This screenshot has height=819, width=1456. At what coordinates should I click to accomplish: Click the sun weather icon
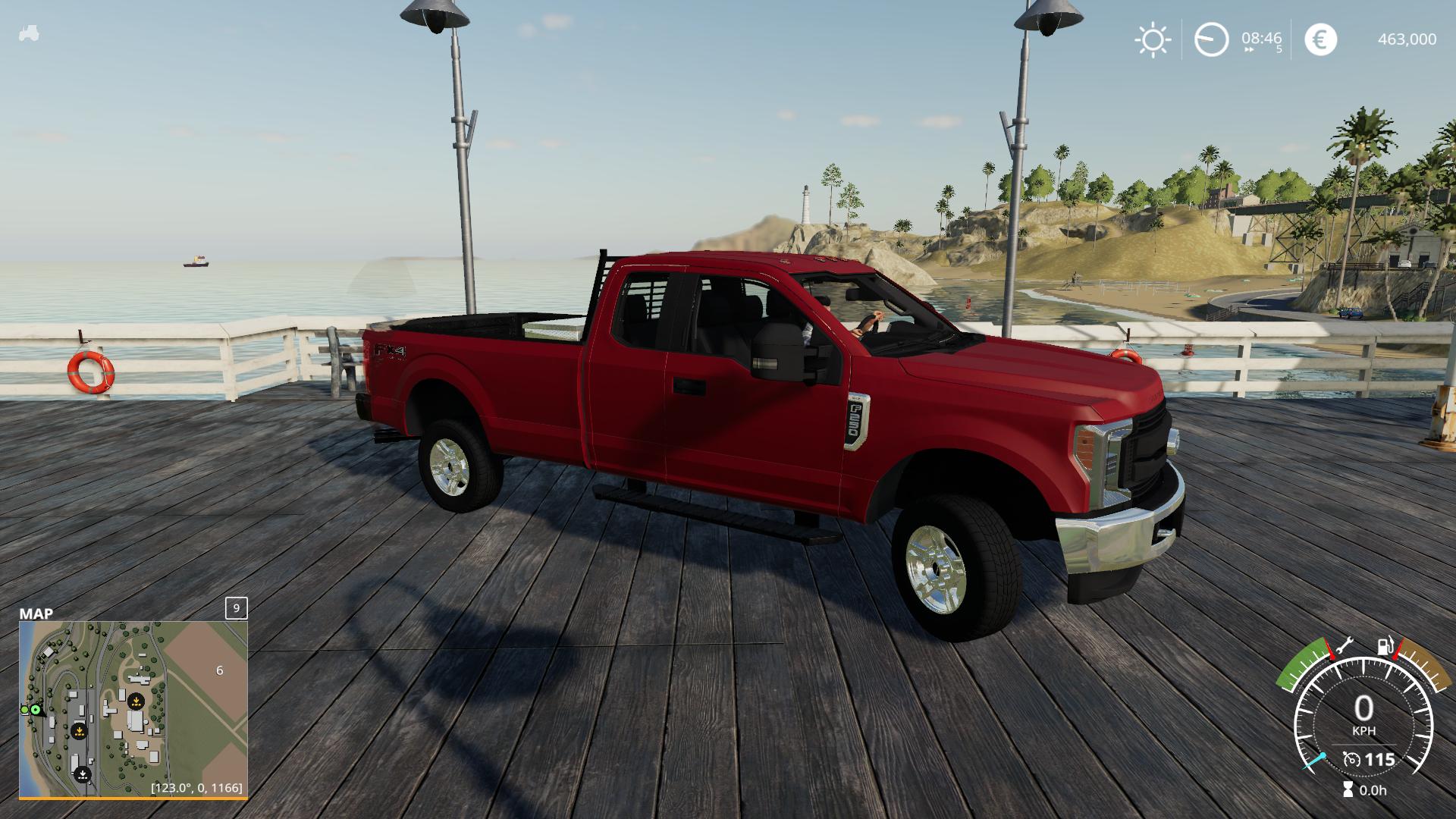click(x=1152, y=39)
